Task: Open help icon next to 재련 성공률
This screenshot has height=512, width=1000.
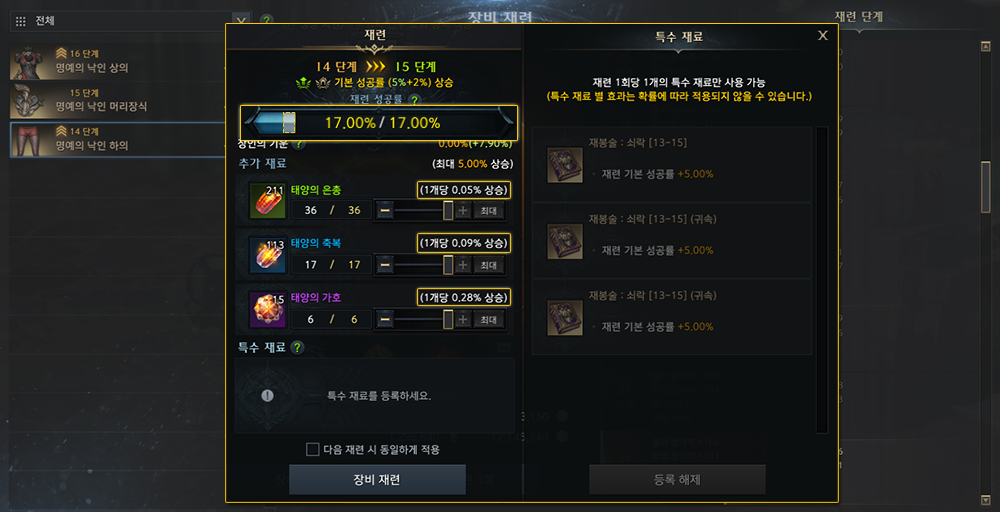Action: (414, 100)
